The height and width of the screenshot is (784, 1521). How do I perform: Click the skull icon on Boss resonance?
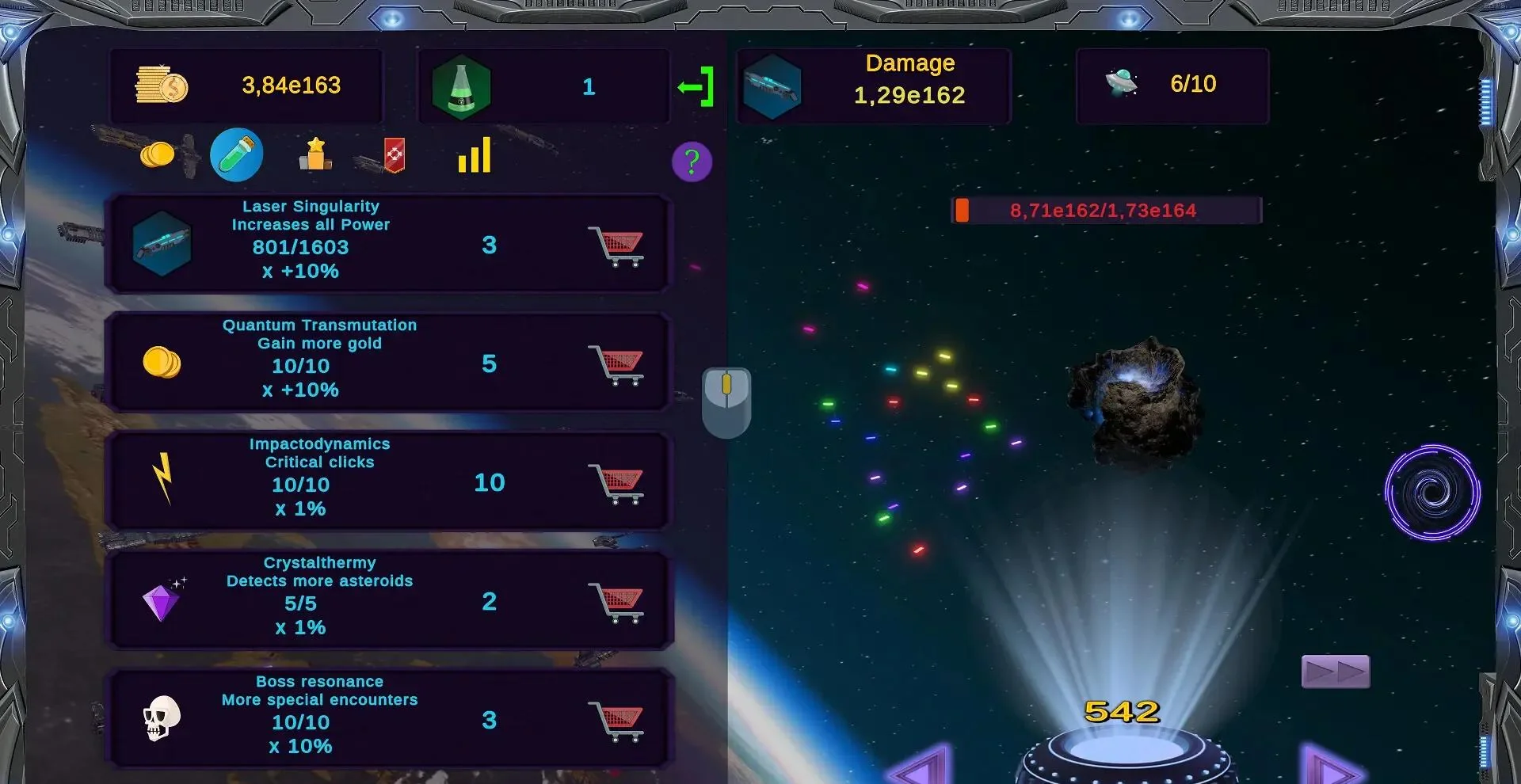pos(162,717)
